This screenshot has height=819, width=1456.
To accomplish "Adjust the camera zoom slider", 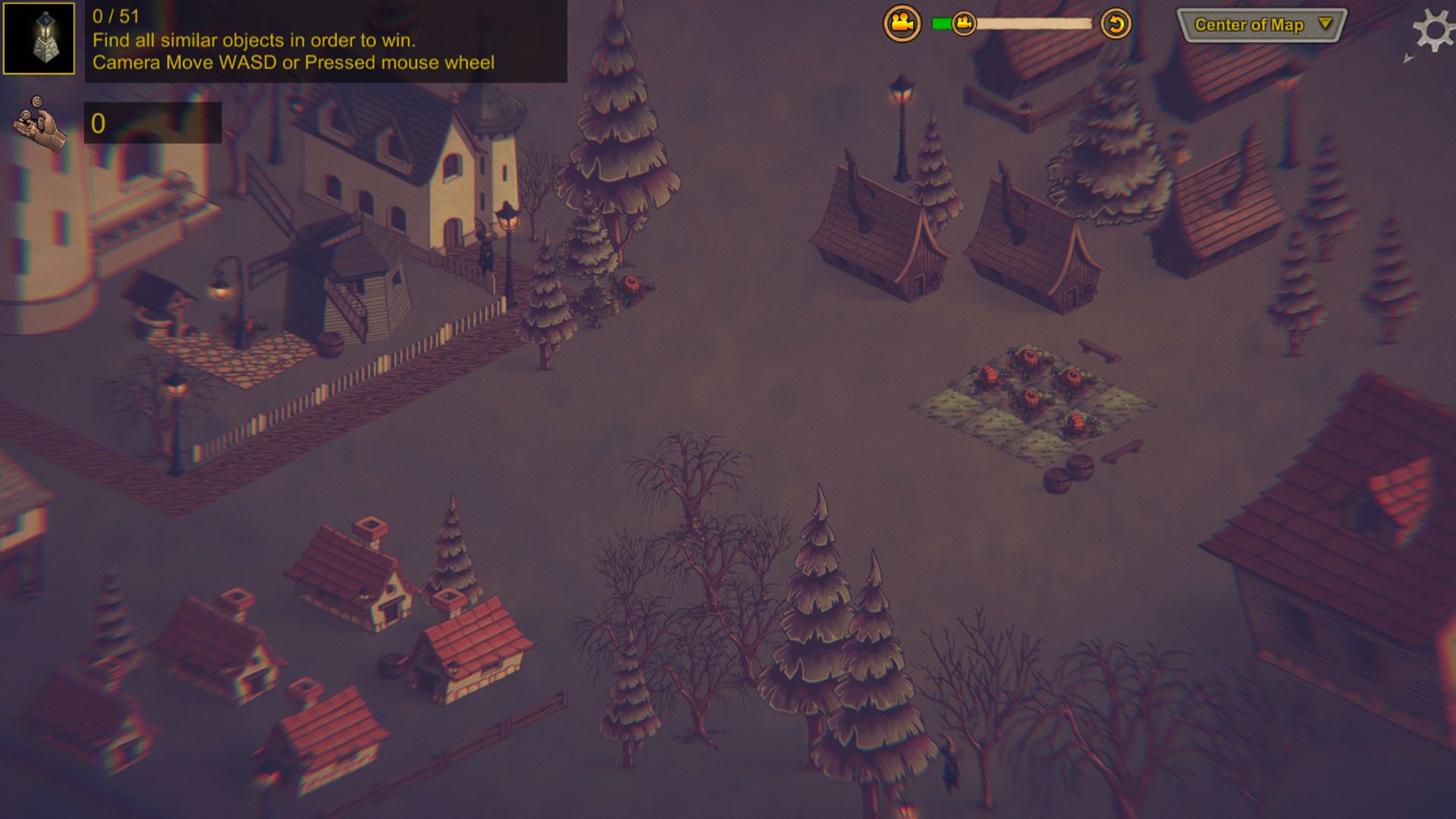I will (964, 24).
